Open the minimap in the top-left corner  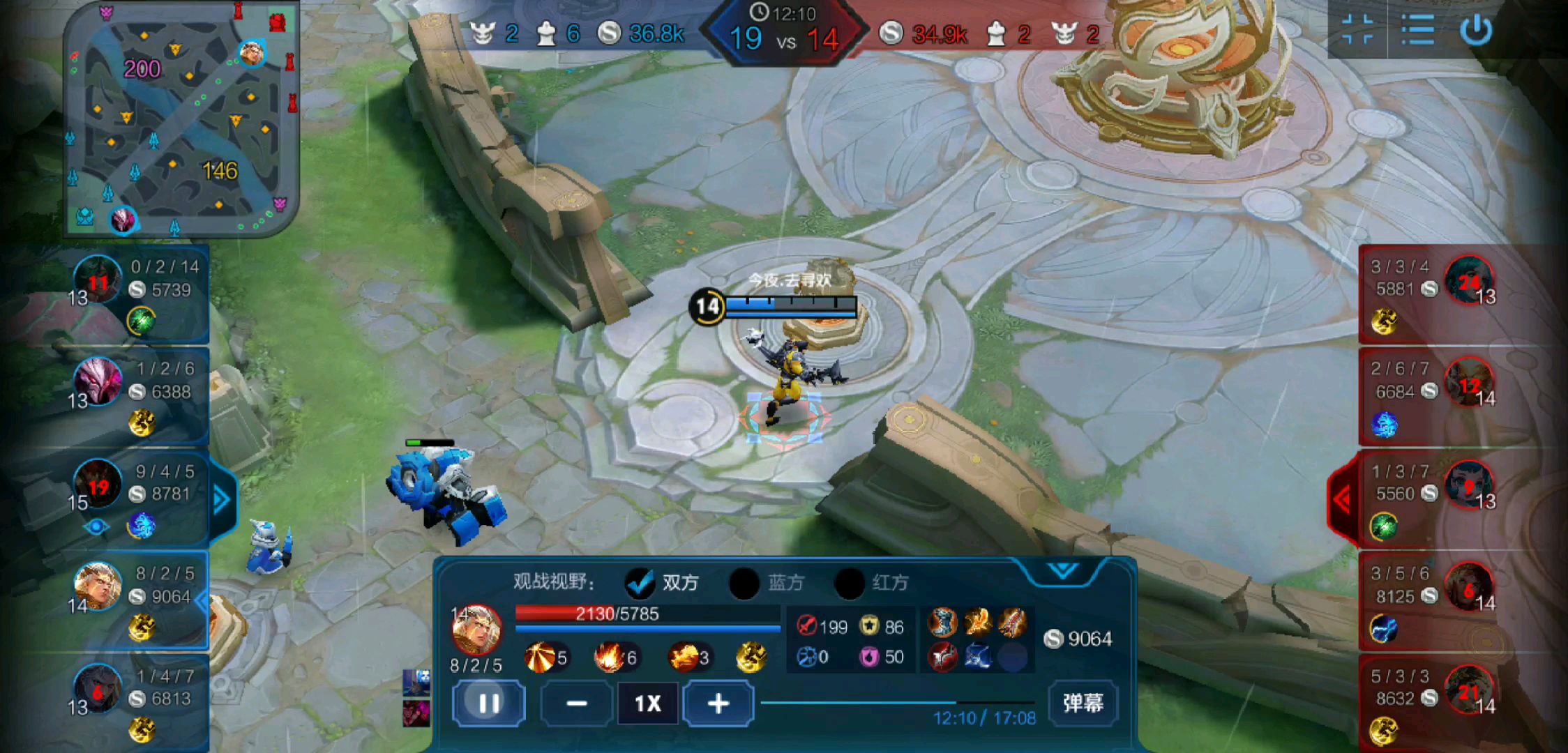point(181,119)
